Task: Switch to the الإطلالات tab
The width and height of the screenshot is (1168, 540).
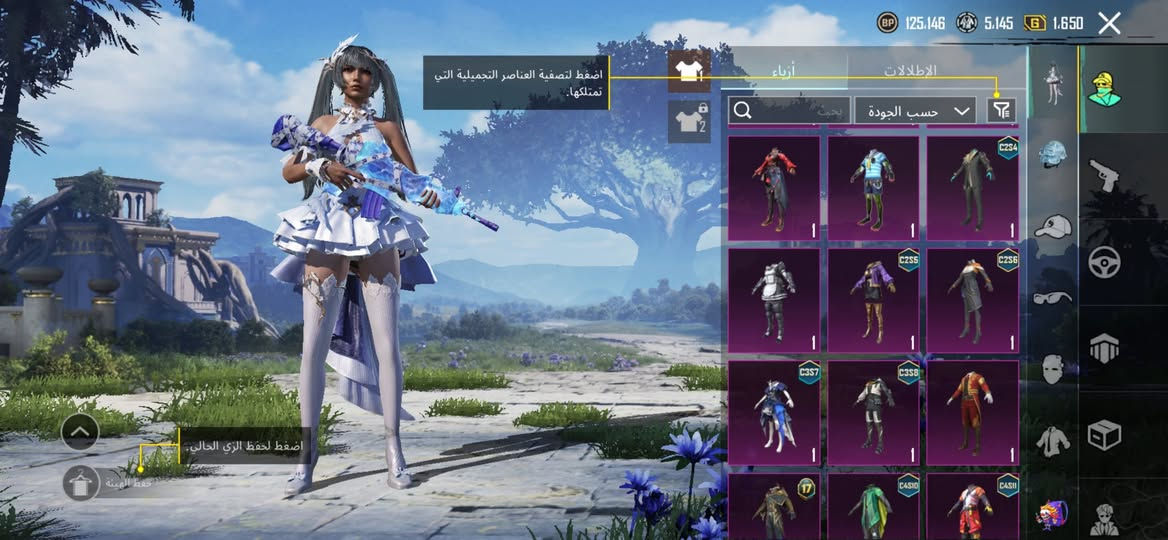Action: point(910,71)
